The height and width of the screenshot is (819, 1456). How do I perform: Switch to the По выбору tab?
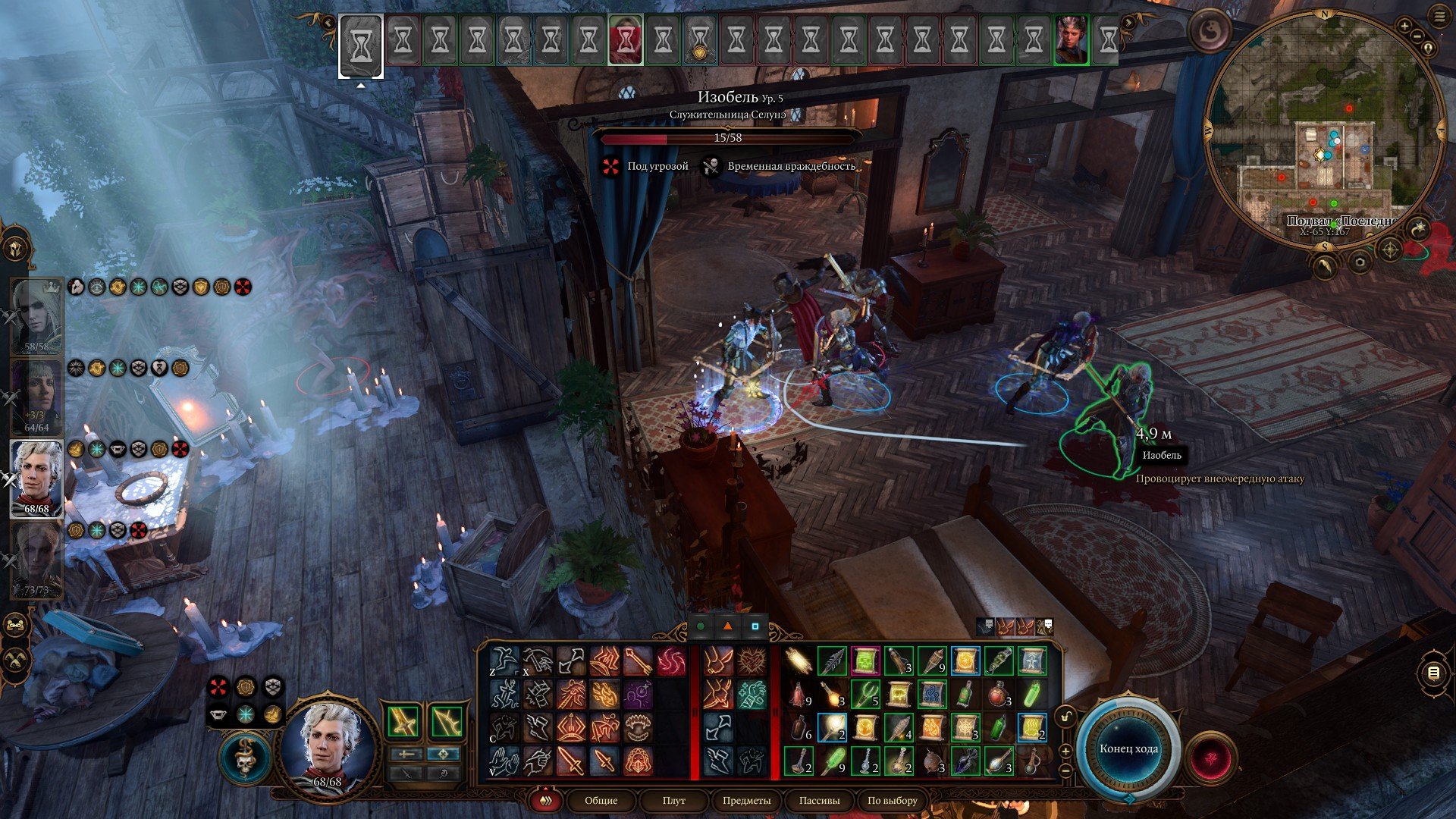(x=892, y=800)
